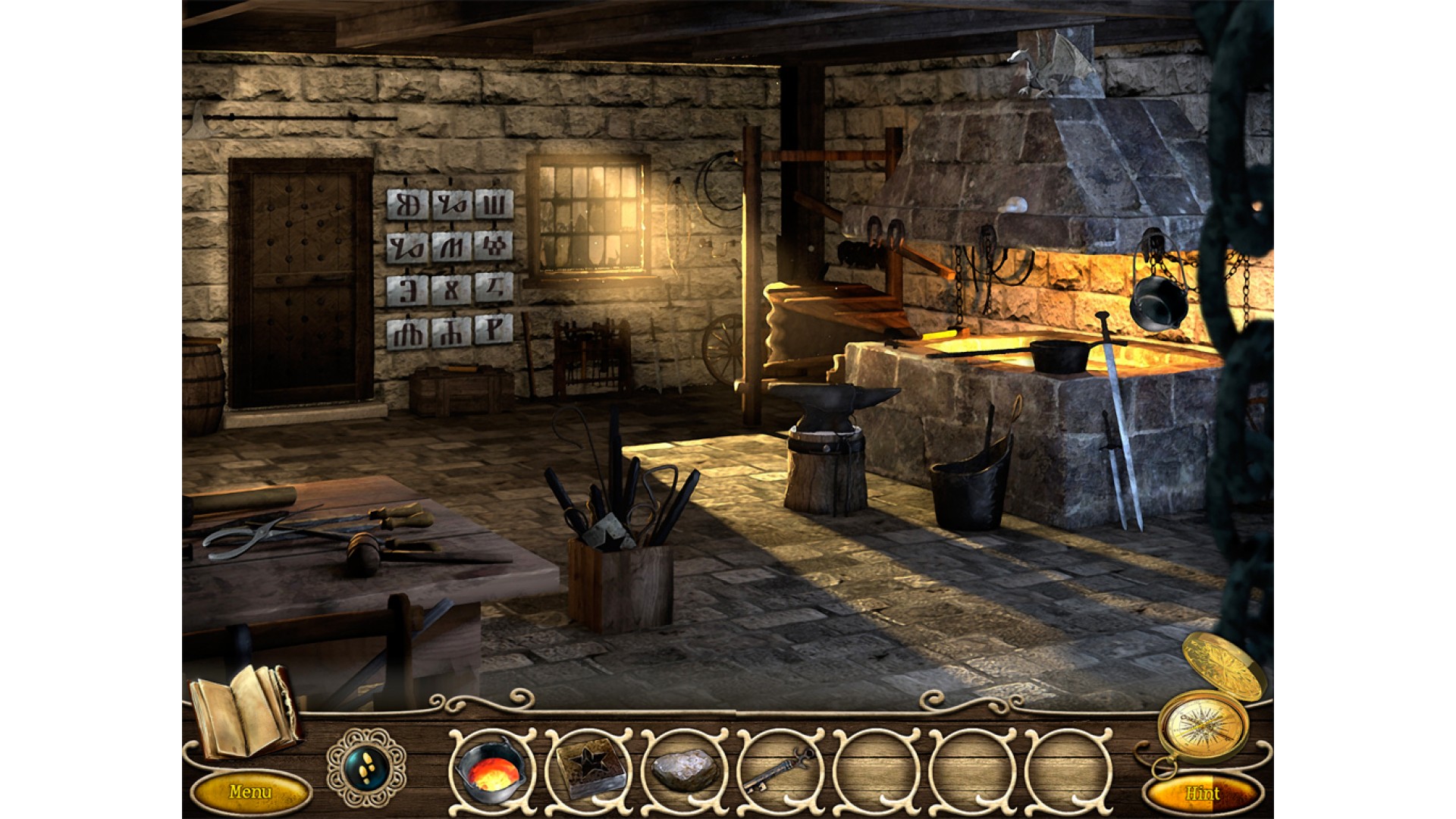Image resolution: width=1456 pixels, height=819 pixels.
Task: Click the footprints medallion icon
Action: [x=366, y=767]
